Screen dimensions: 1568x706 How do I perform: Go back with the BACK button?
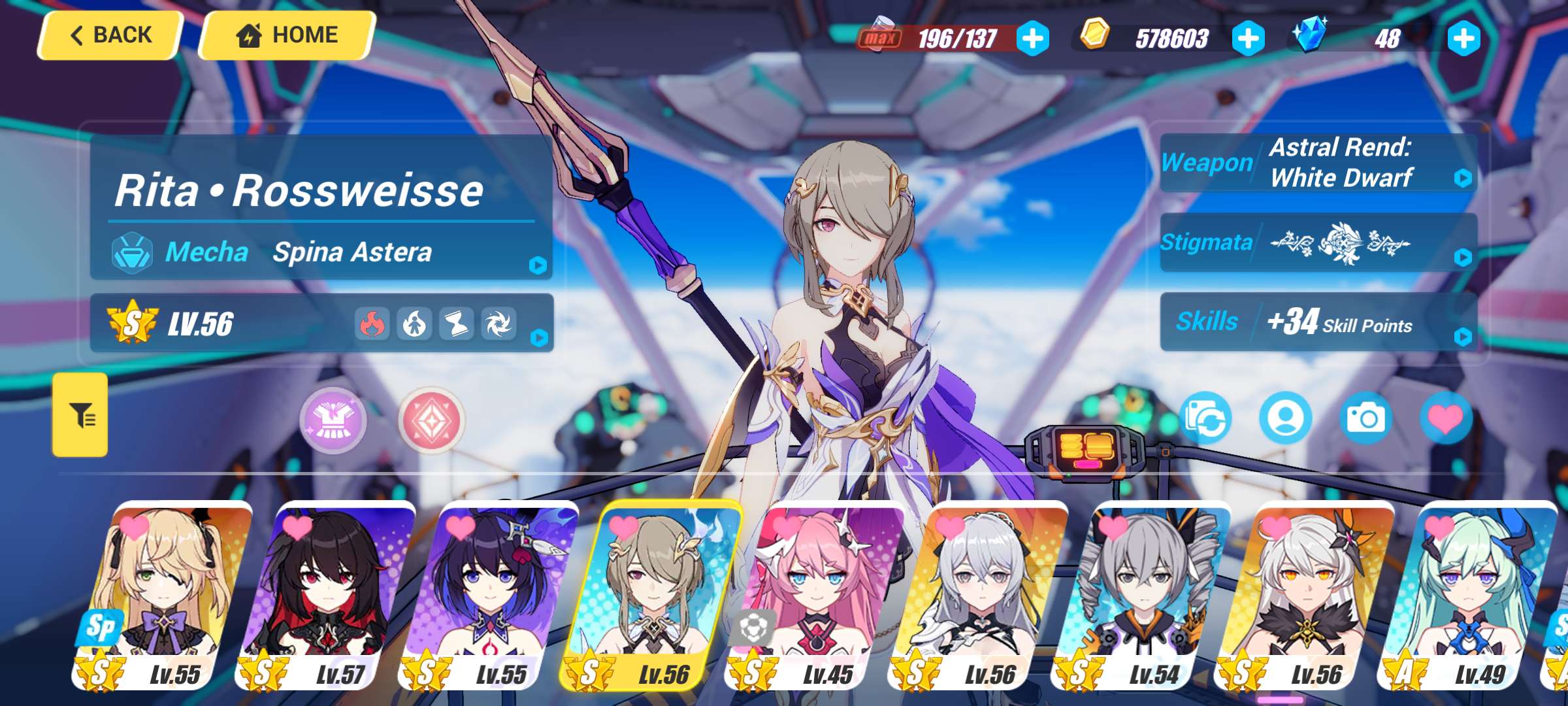pos(111,35)
